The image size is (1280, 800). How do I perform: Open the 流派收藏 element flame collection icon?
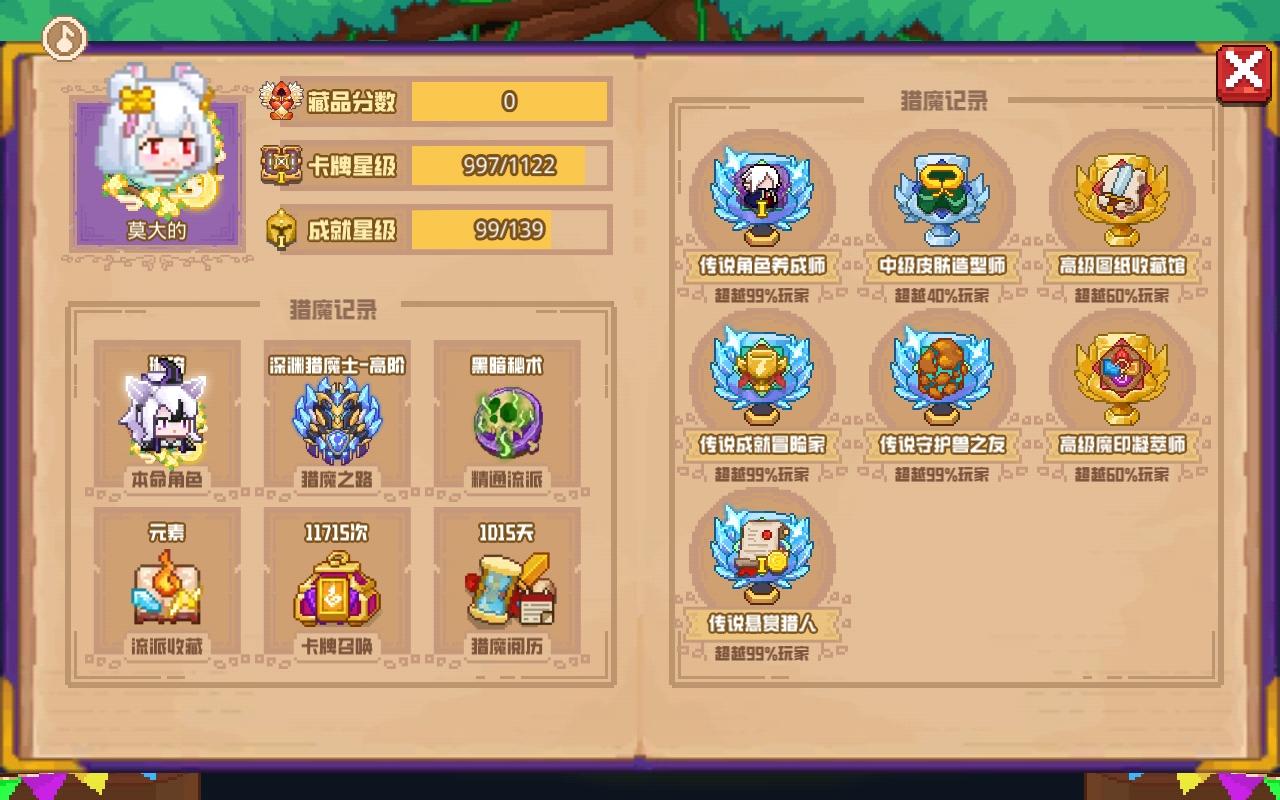point(166,590)
